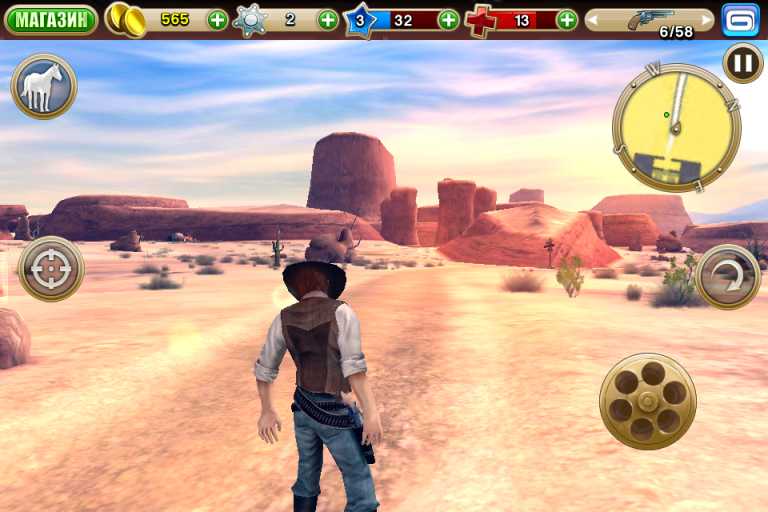Fire using the revolver cylinder button
Image resolution: width=768 pixels, height=512 pixels.
point(647,401)
